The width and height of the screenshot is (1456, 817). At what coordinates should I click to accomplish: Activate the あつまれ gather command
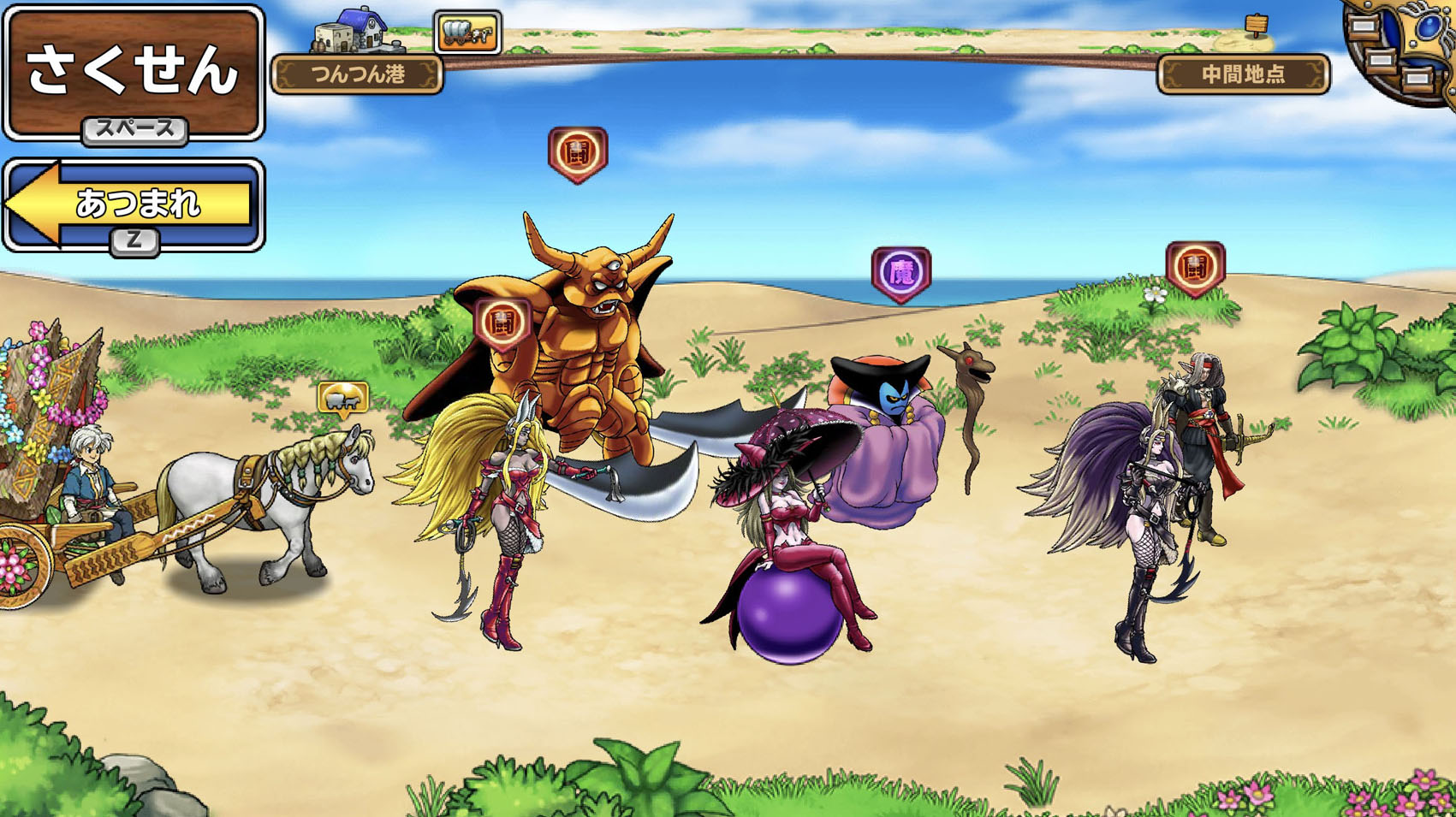(134, 204)
